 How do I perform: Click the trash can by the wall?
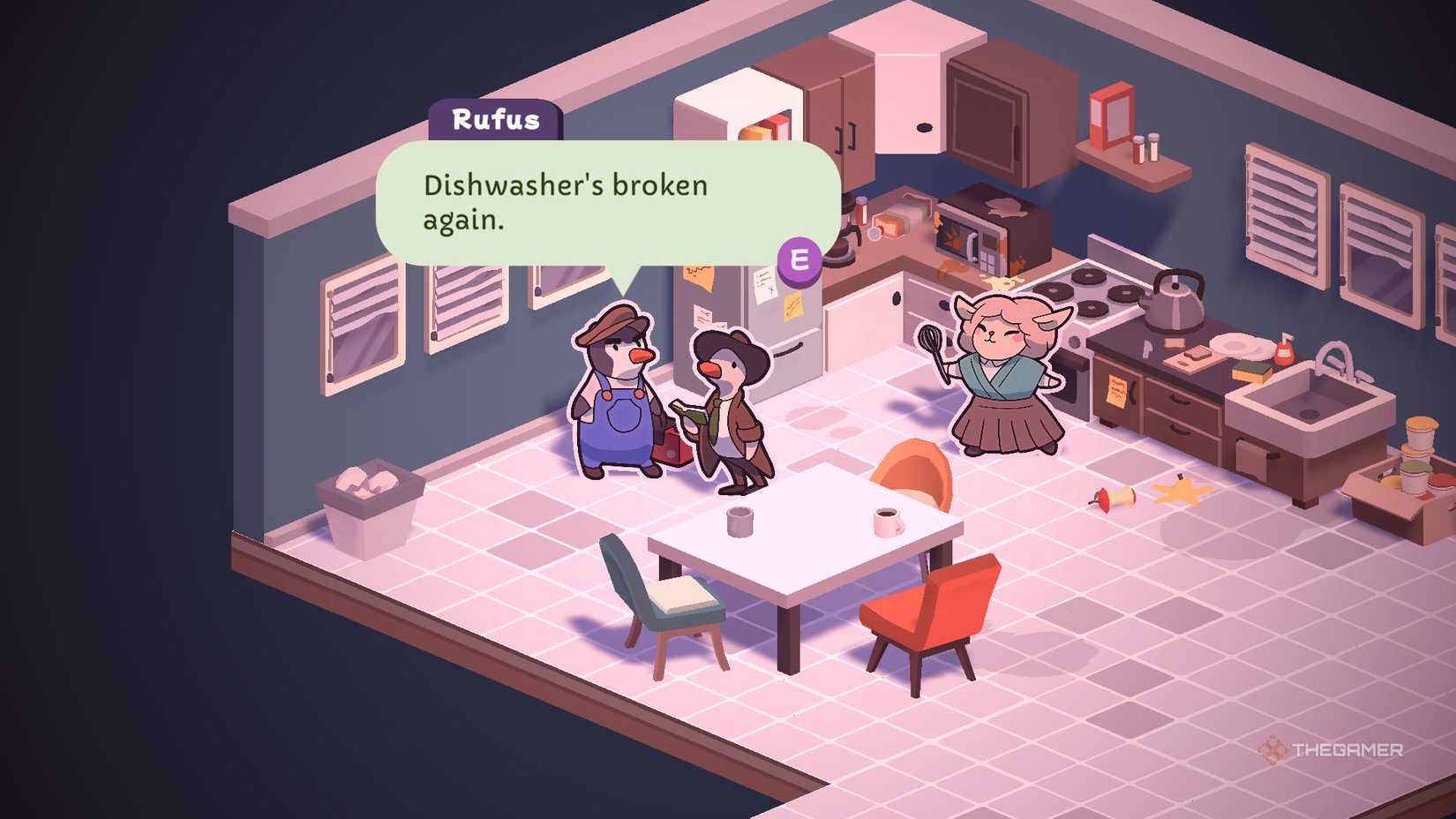pyautogui.click(x=371, y=503)
